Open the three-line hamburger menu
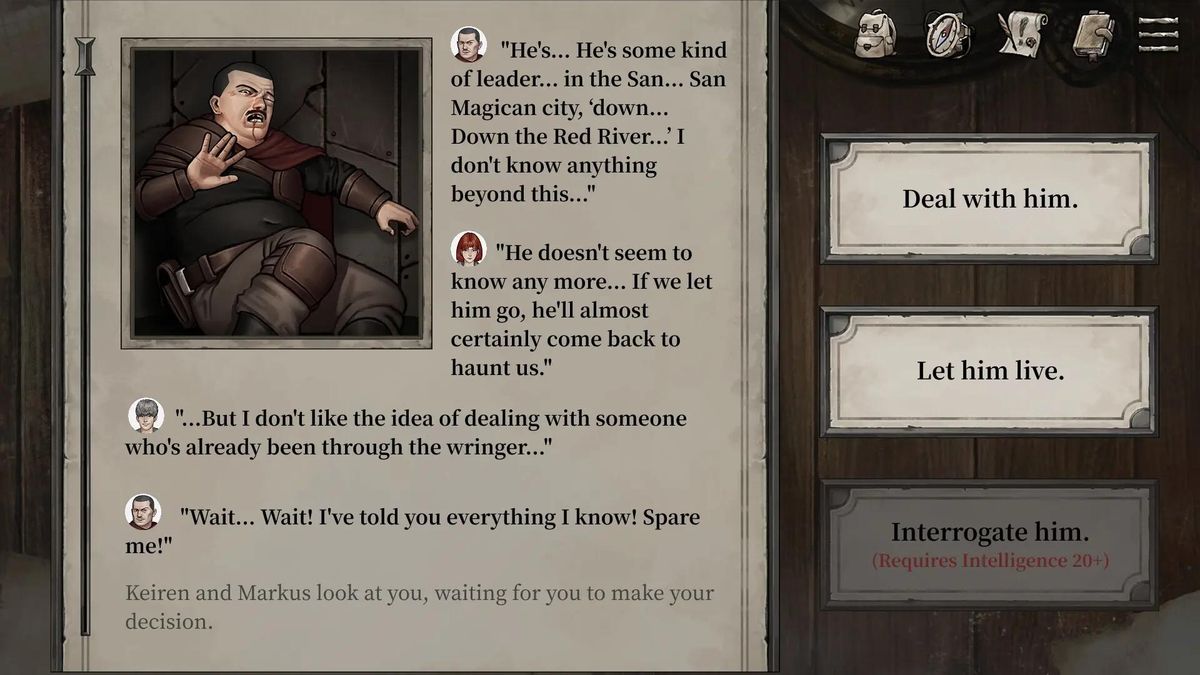 (1158, 34)
